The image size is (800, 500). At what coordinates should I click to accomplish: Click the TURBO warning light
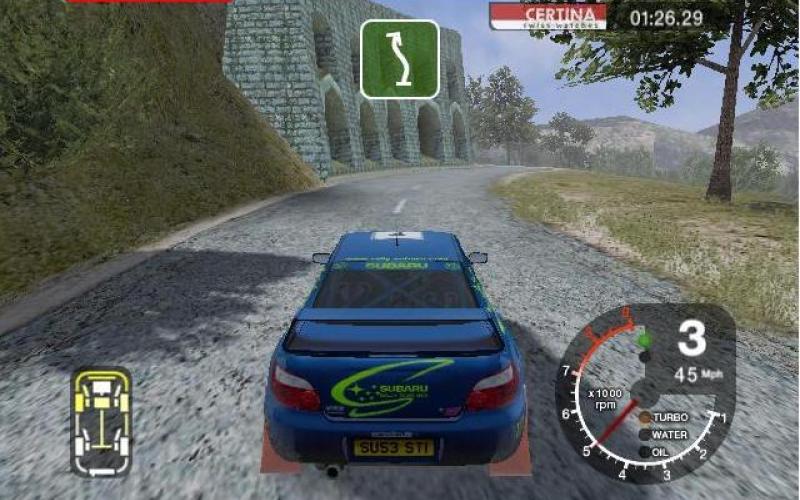click(x=645, y=415)
